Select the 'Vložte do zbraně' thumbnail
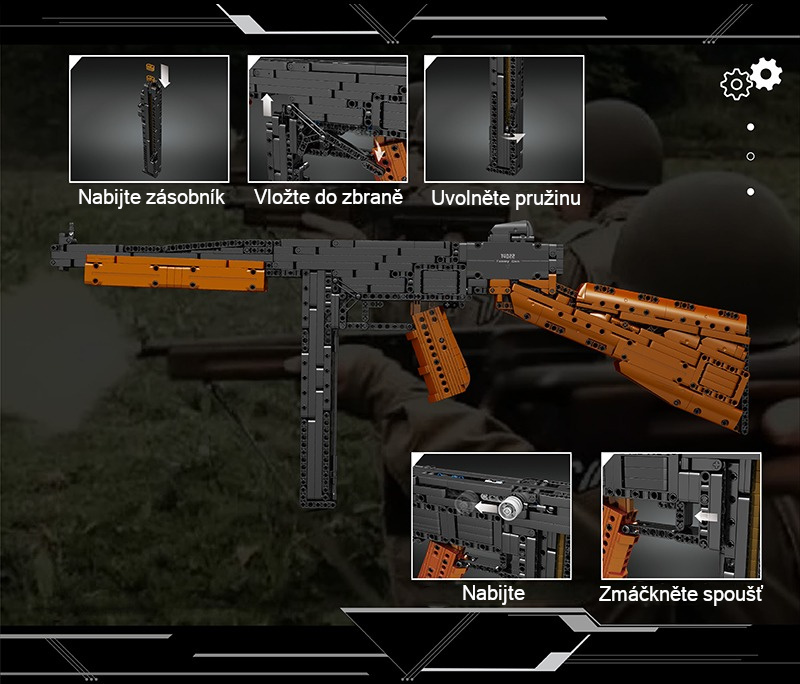Viewport: 800px width, 684px height. (327, 118)
